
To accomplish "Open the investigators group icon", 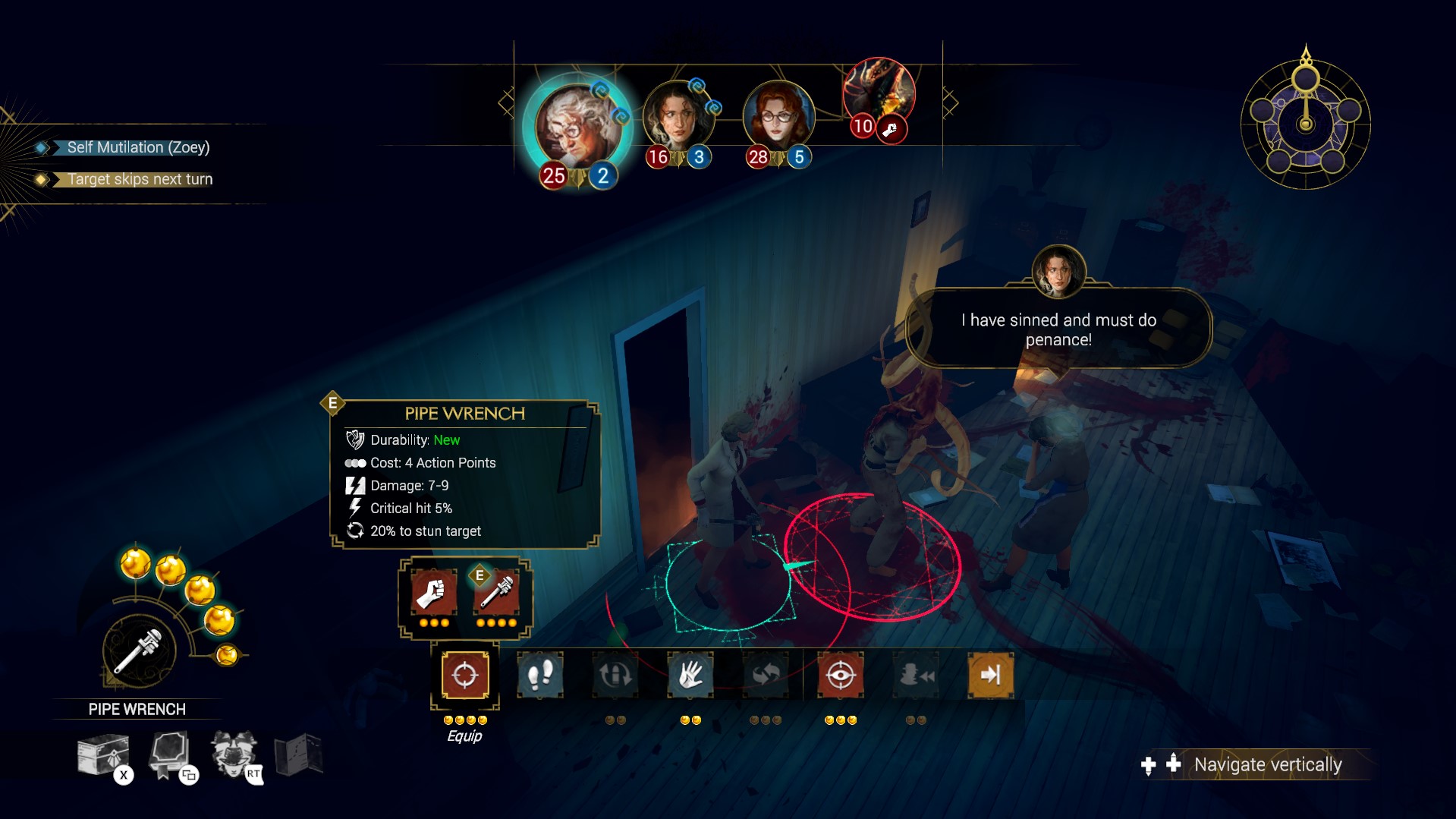I will click(234, 754).
